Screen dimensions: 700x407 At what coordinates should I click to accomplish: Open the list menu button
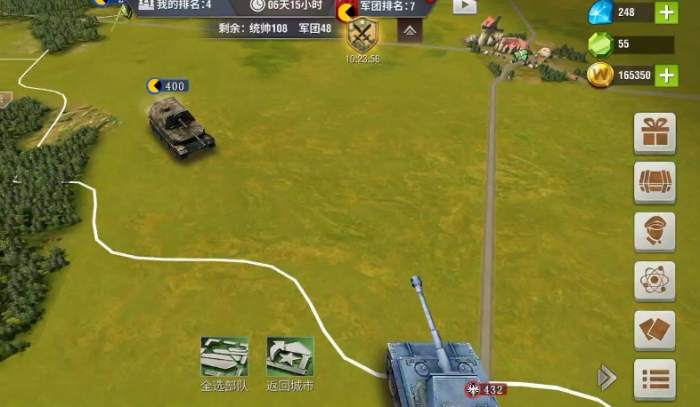click(655, 379)
